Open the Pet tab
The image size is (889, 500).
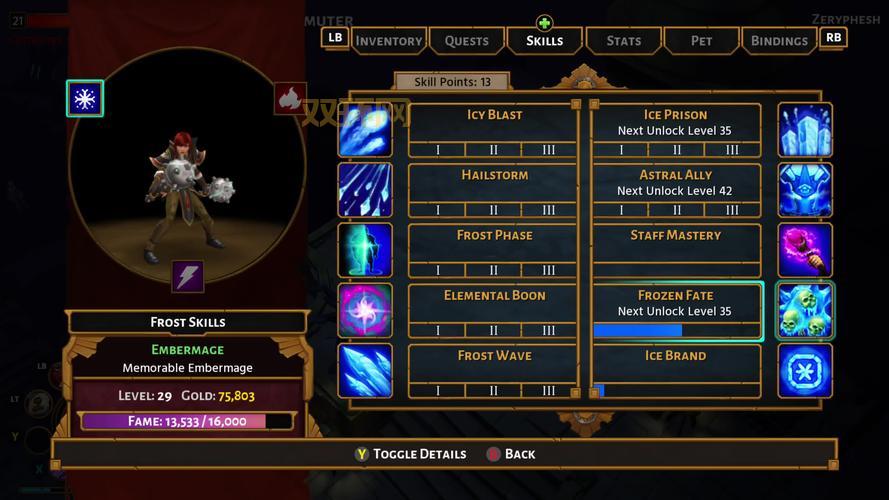pyautogui.click(x=701, y=41)
